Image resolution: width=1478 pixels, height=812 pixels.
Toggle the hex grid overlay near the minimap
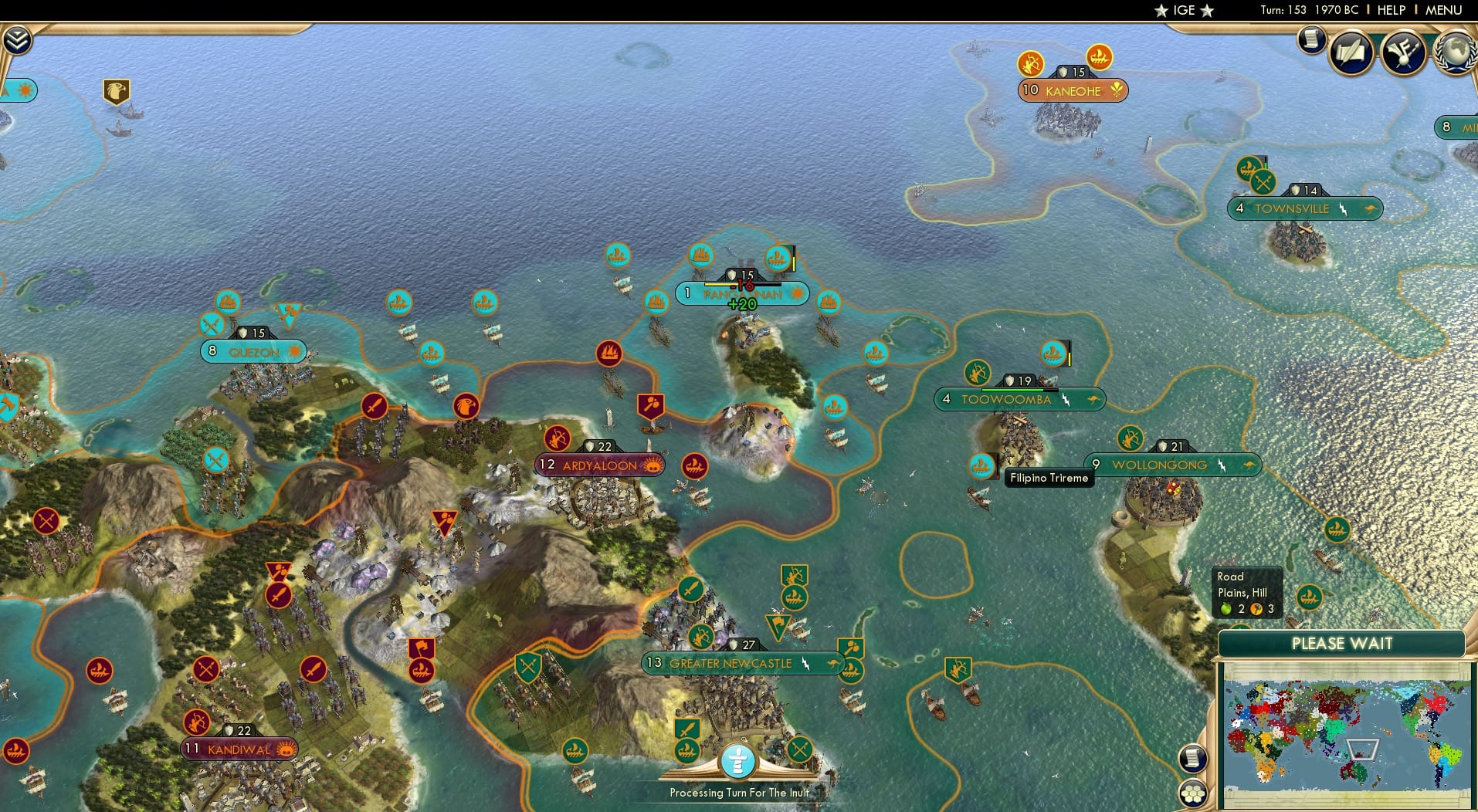[1192, 792]
